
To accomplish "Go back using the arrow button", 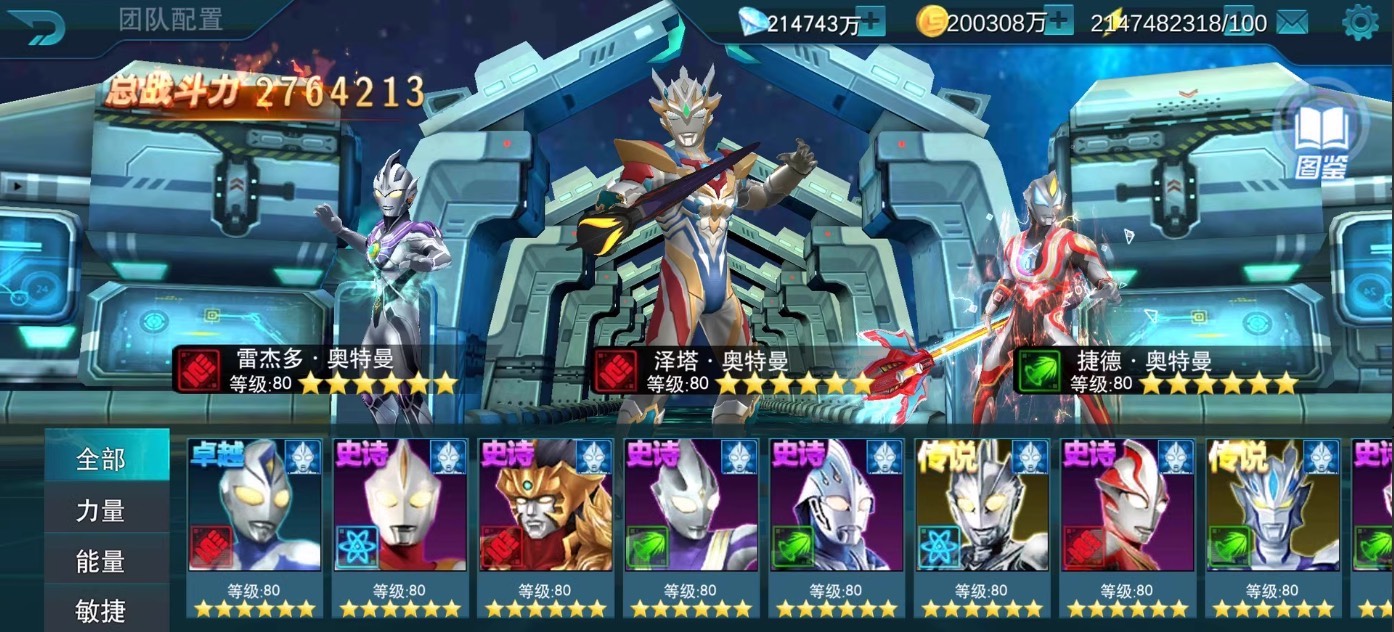I will click(x=32, y=24).
